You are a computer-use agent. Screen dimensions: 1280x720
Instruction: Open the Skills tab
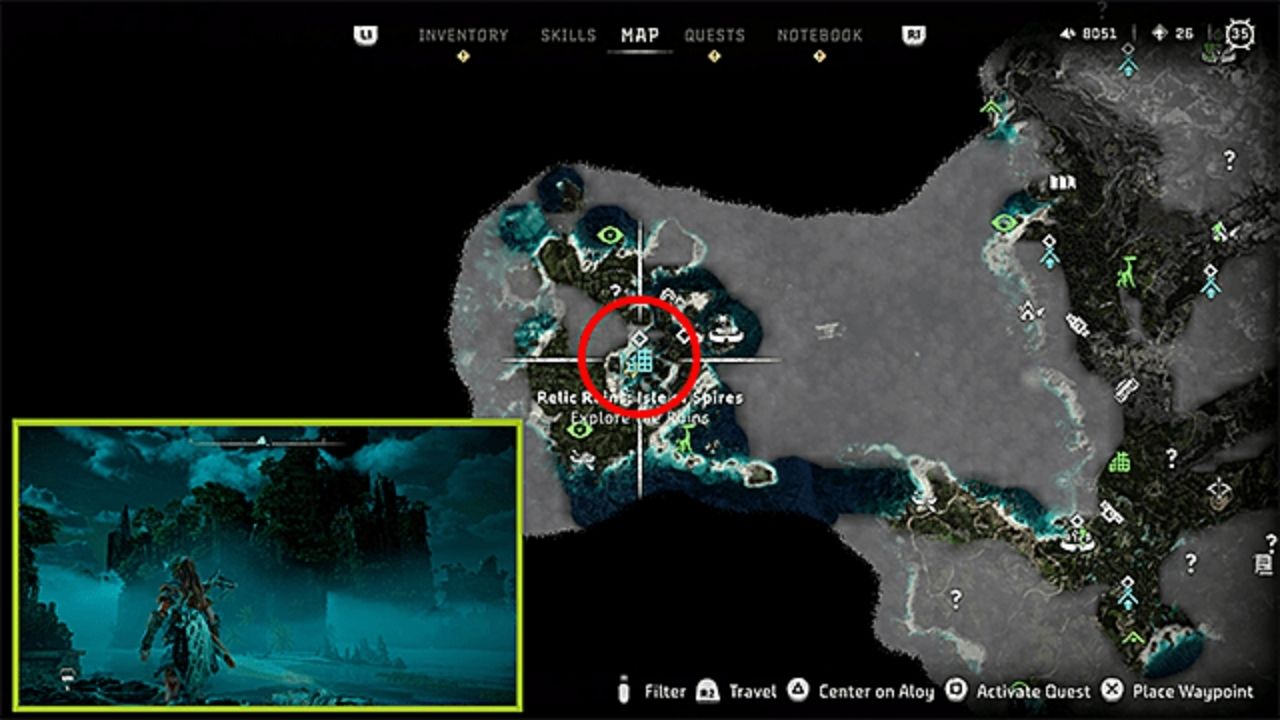click(x=568, y=35)
